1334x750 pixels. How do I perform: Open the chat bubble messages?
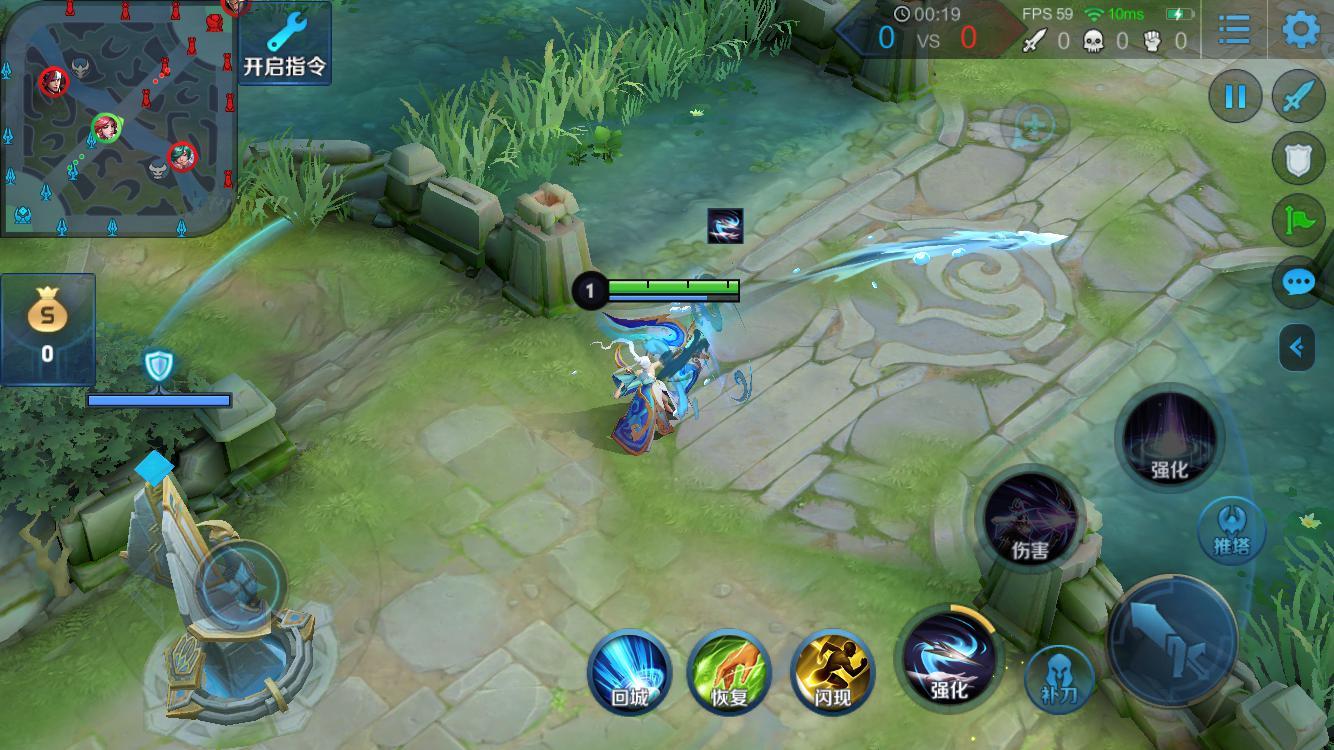1298,283
